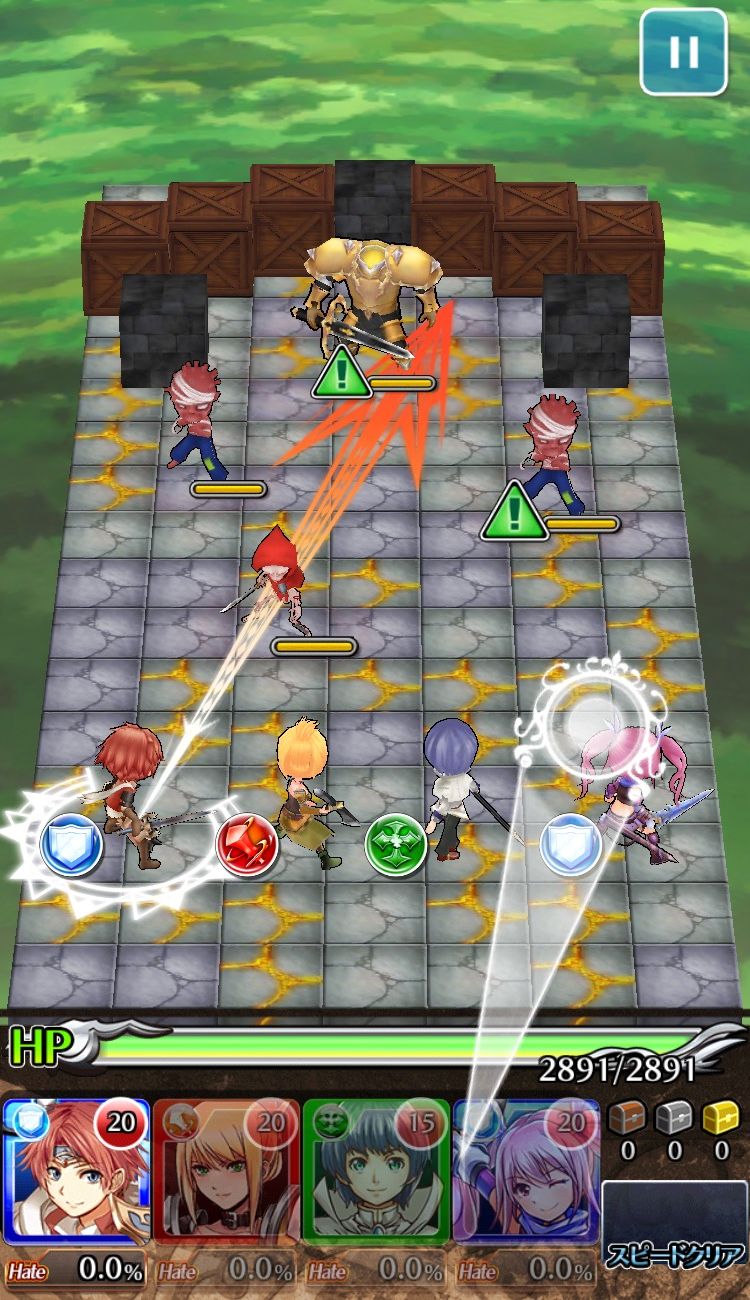750x1300 pixels.
Task: Pause the battle
Action: click(x=684, y=52)
